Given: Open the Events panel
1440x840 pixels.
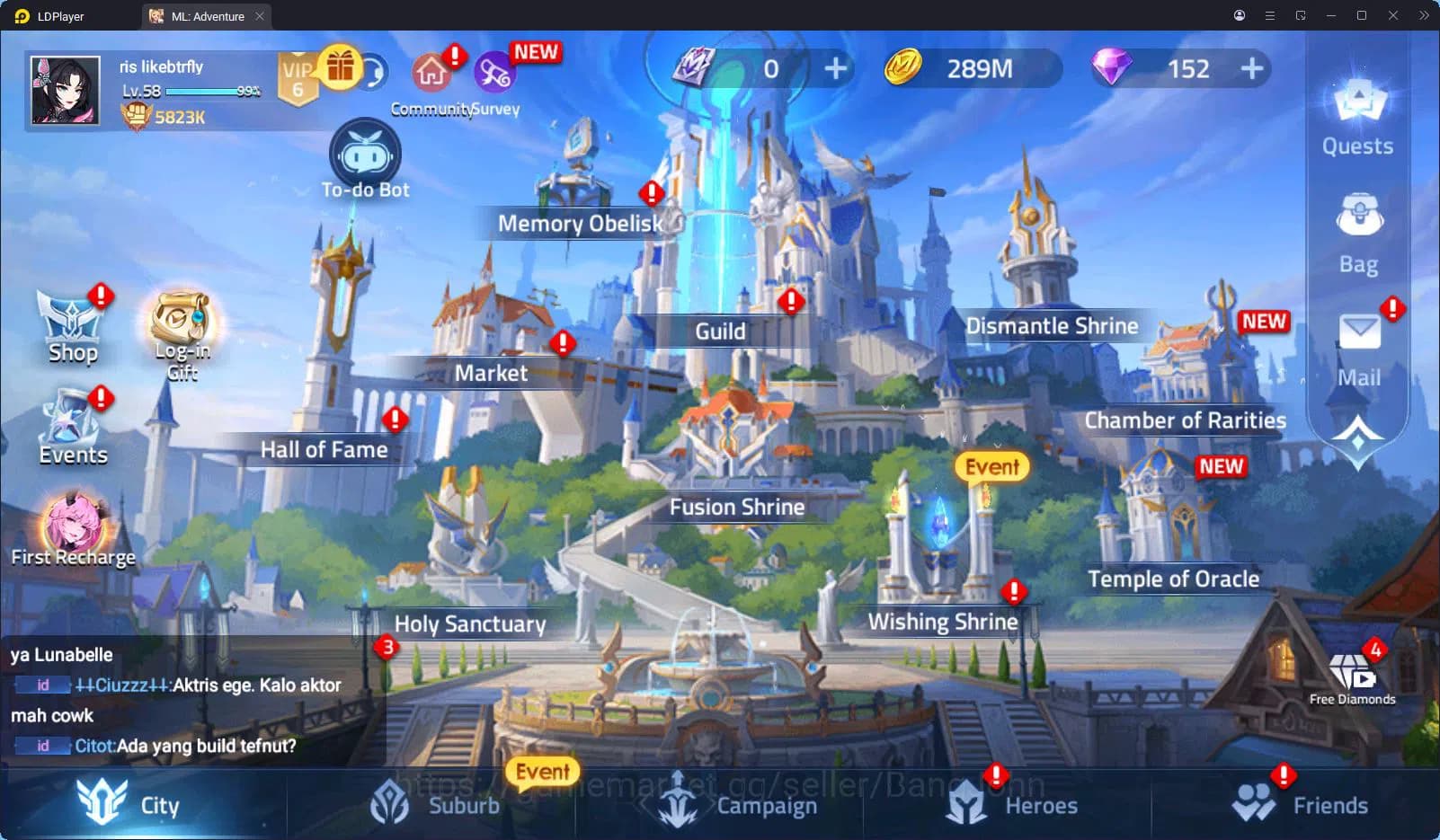Looking at the screenshot, I should pos(72,422).
